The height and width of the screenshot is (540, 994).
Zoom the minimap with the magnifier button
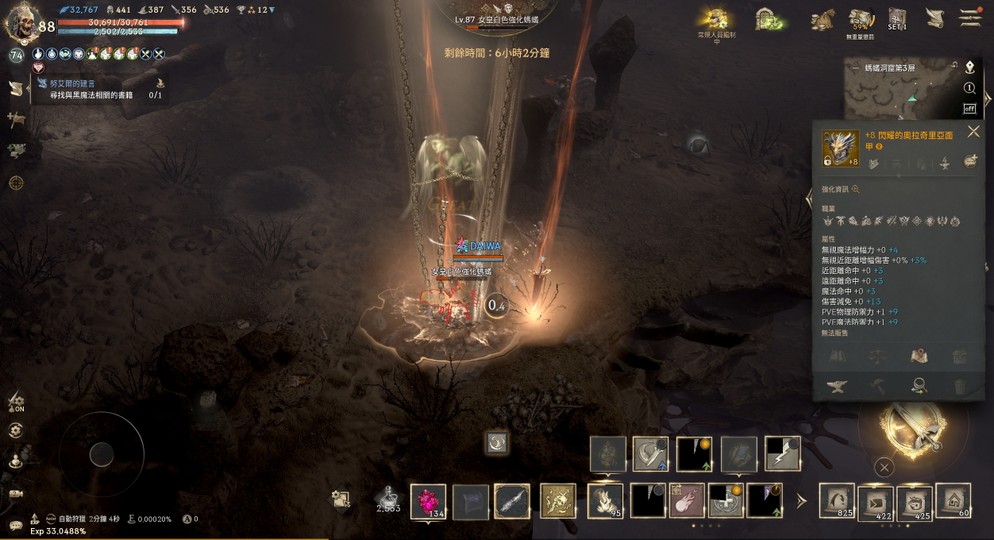[969, 88]
